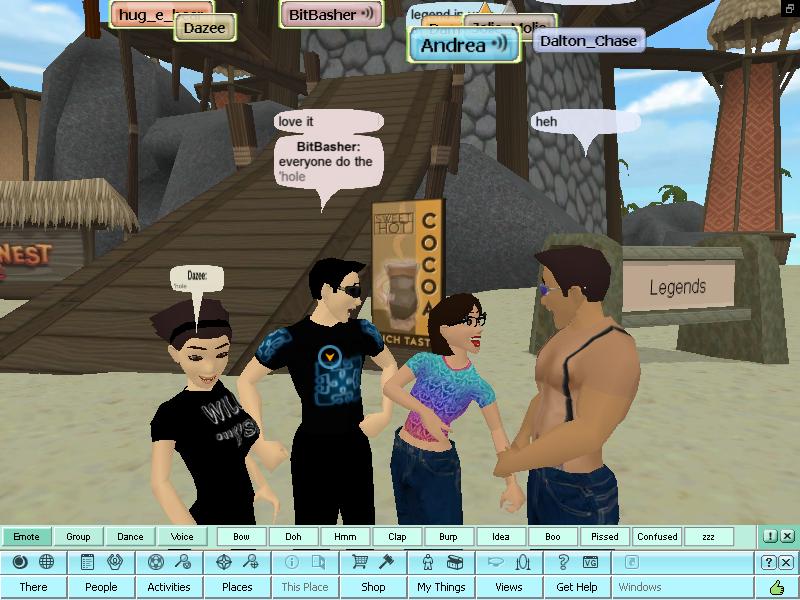
Task: Select the Dance tab
Action: [x=130, y=537]
